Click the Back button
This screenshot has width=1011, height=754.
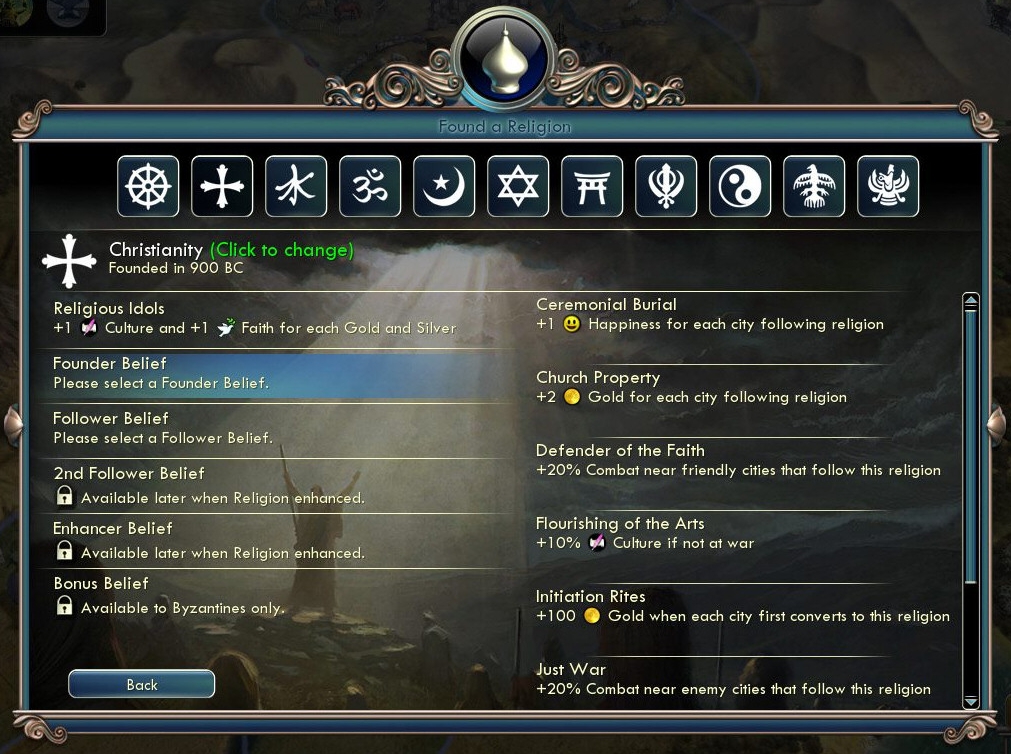[x=141, y=684]
